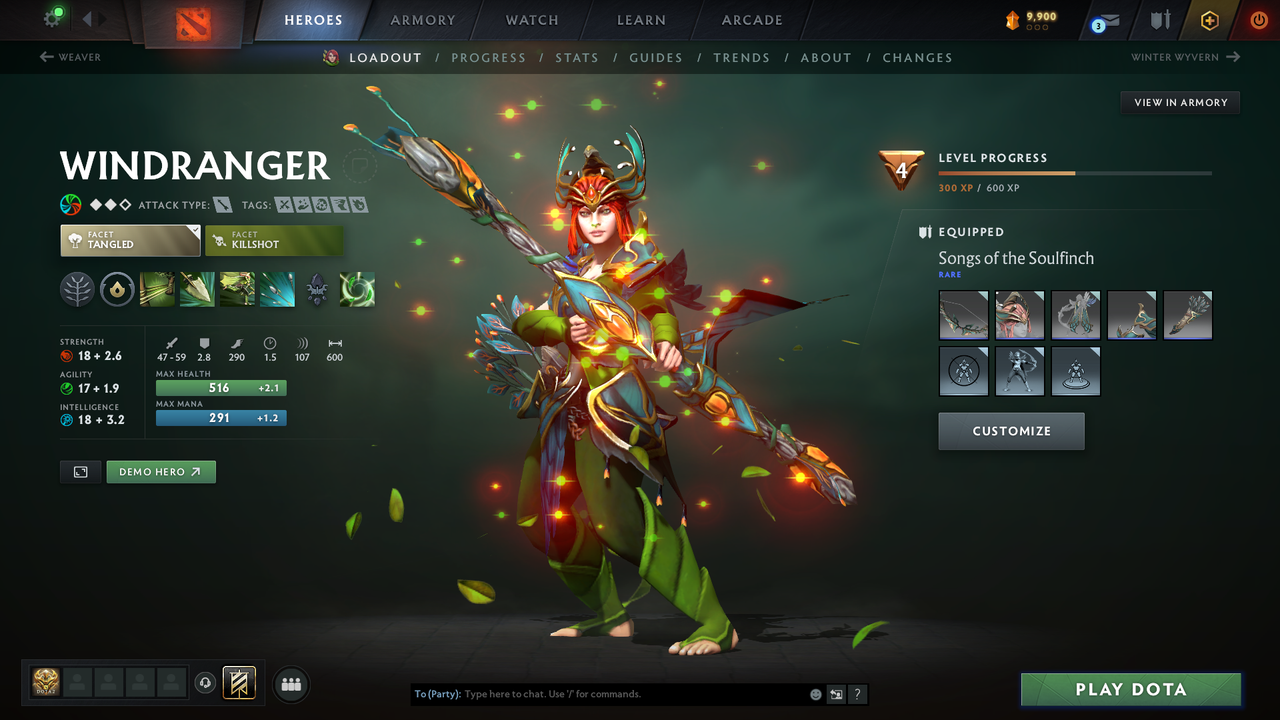Click the Dota Plus gold plus hexagon icon

(1209, 19)
